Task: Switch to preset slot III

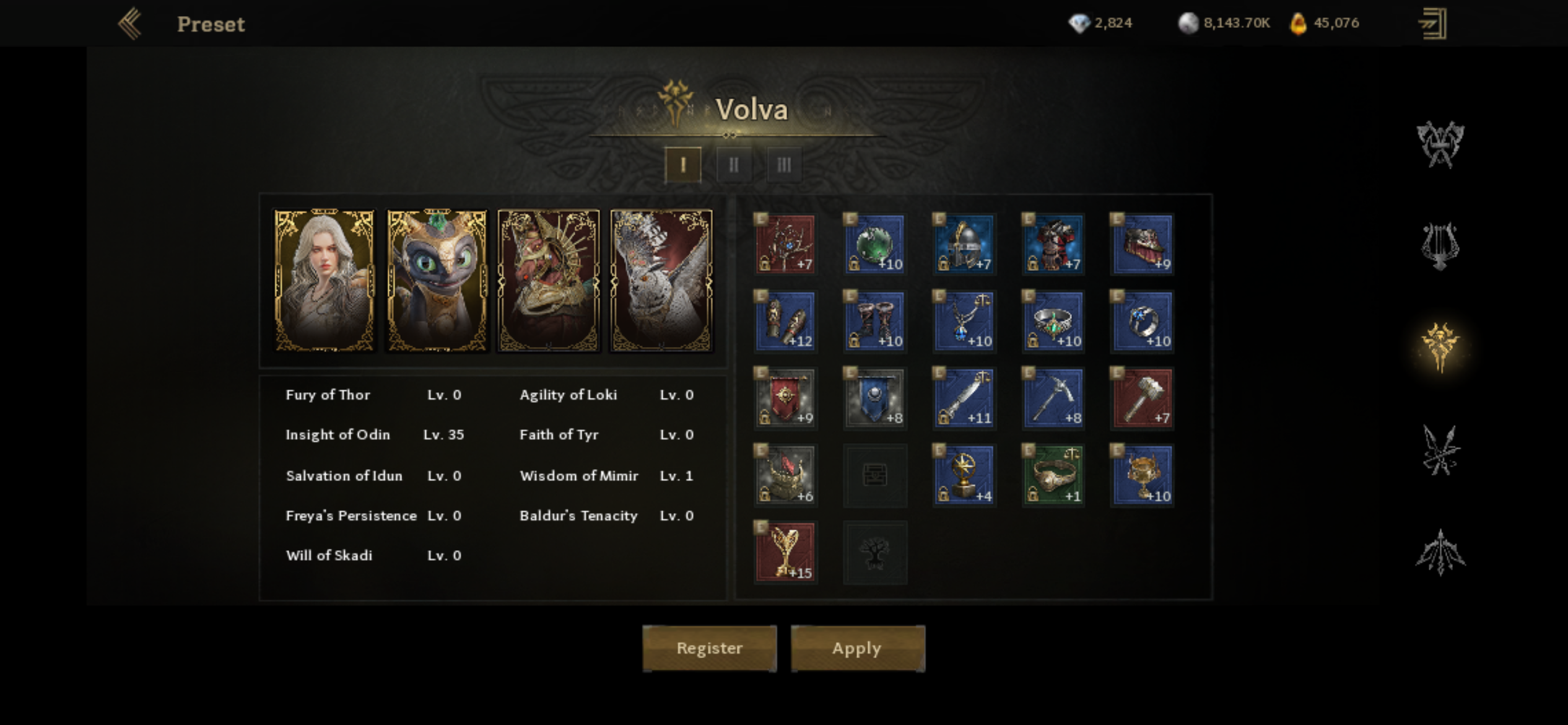Action: coord(784,165)
